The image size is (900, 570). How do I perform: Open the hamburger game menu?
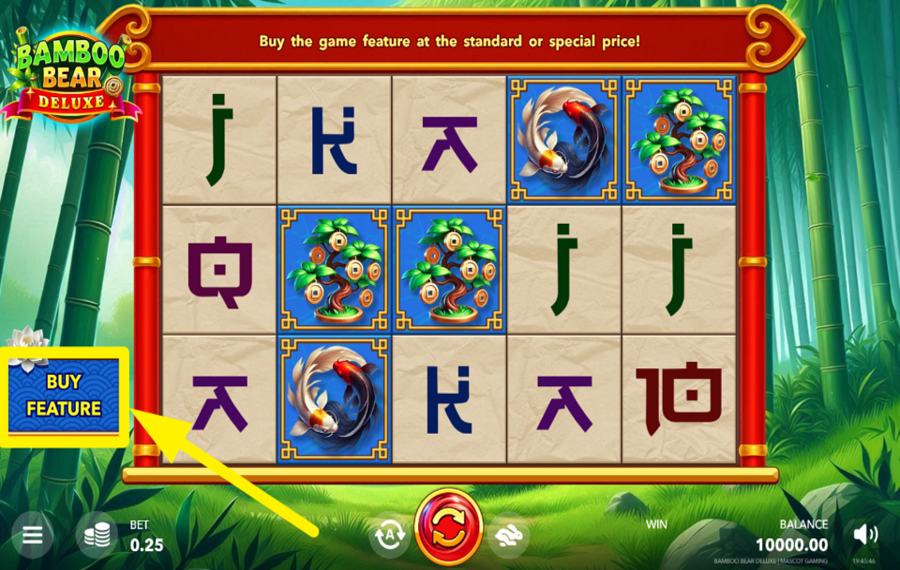pyautogui.click(x=32, y=536)
